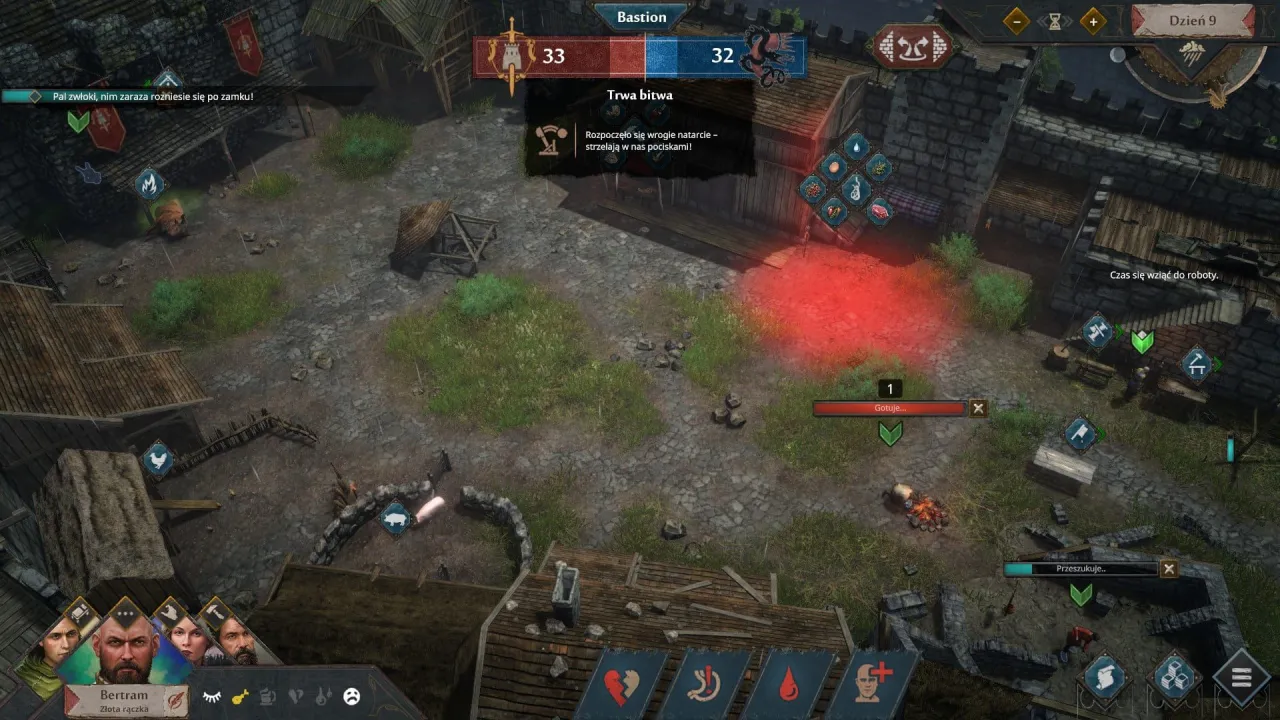This screenshot has width=1280, height=720.
Task: Toggle Bertram's closed-eye sleep status
Action: (x=213, y=697)
